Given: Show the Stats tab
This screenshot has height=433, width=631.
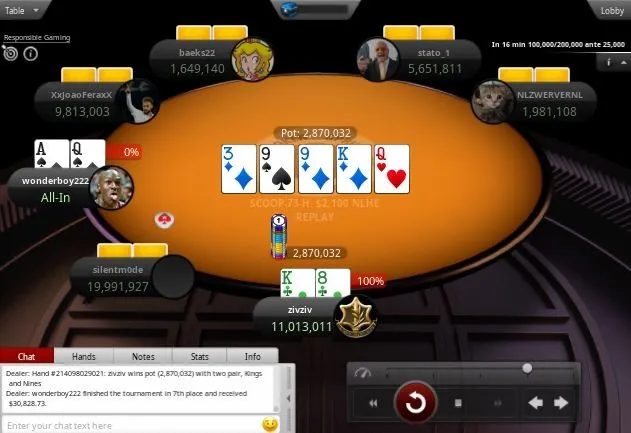Looking at the screenshot, I should click(200, 356).
